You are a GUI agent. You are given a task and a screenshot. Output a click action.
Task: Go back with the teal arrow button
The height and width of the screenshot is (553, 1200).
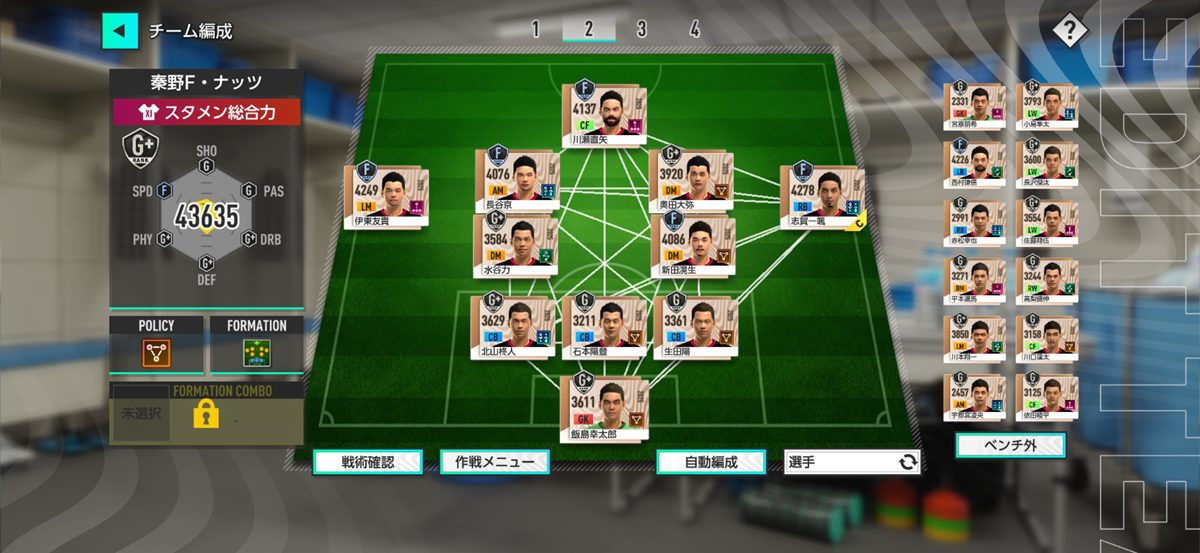coord(120,30)
